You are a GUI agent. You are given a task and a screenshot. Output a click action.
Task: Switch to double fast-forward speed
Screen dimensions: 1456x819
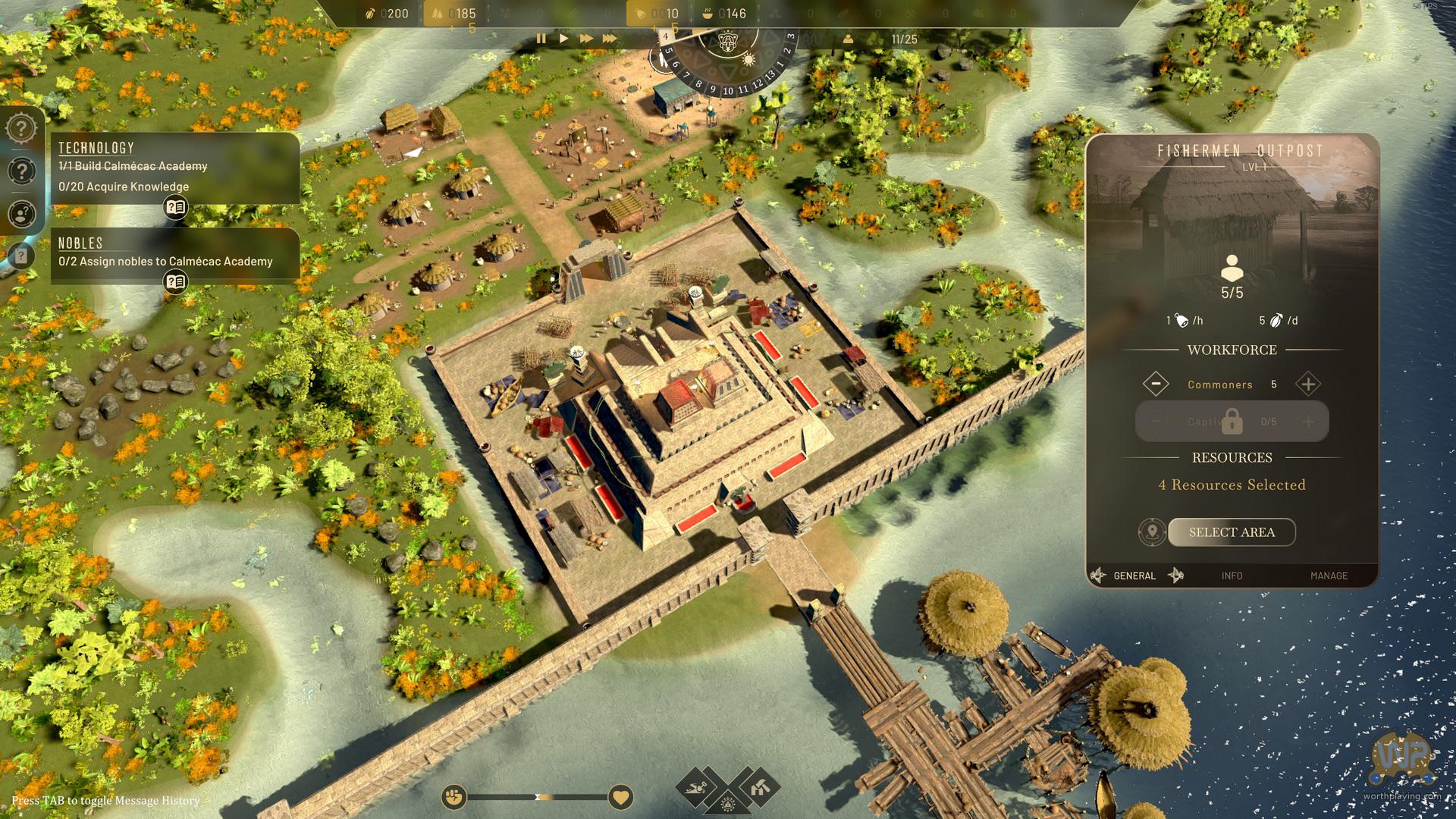click(x=586, y=38)
